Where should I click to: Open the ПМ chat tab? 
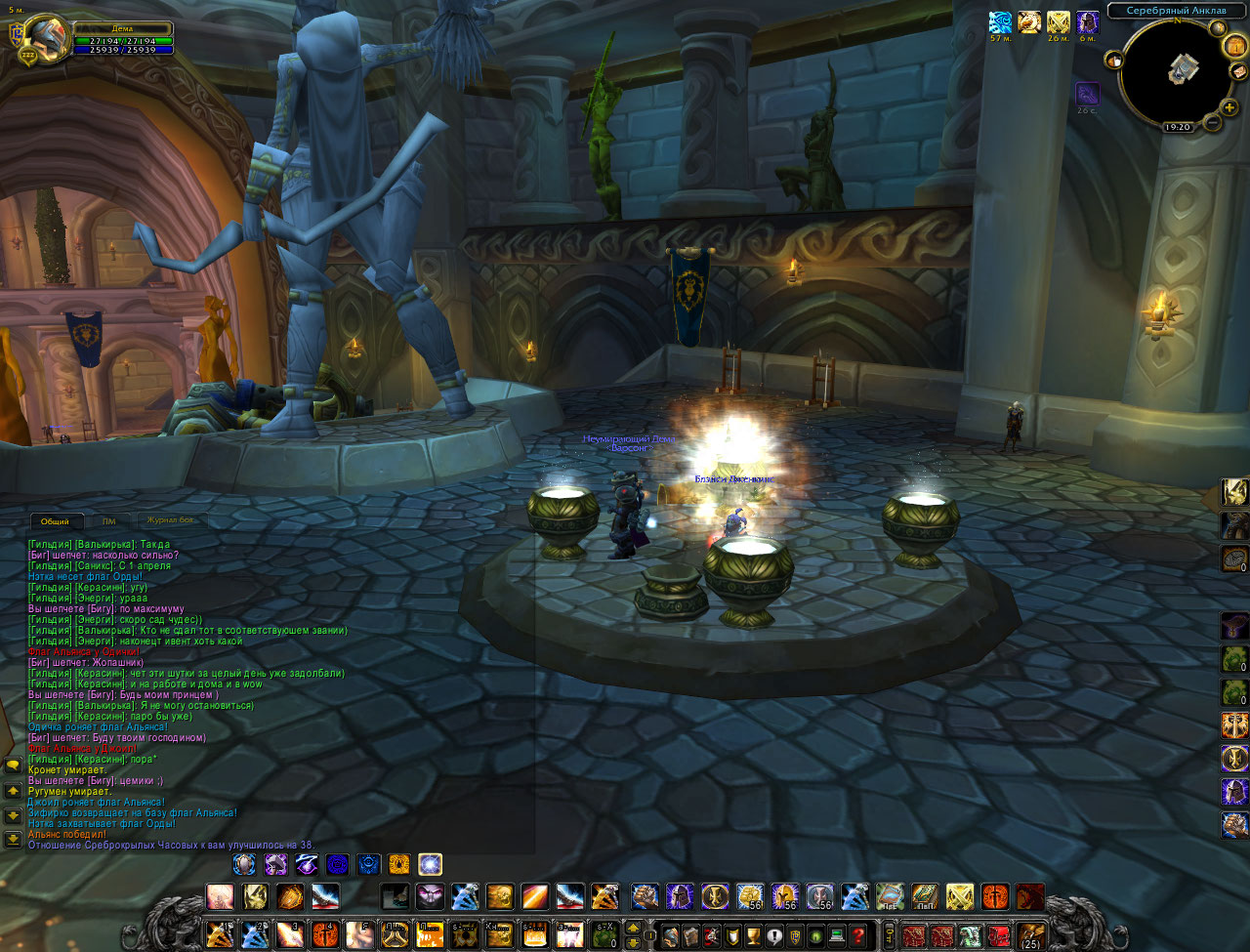[x=109, y=521]
